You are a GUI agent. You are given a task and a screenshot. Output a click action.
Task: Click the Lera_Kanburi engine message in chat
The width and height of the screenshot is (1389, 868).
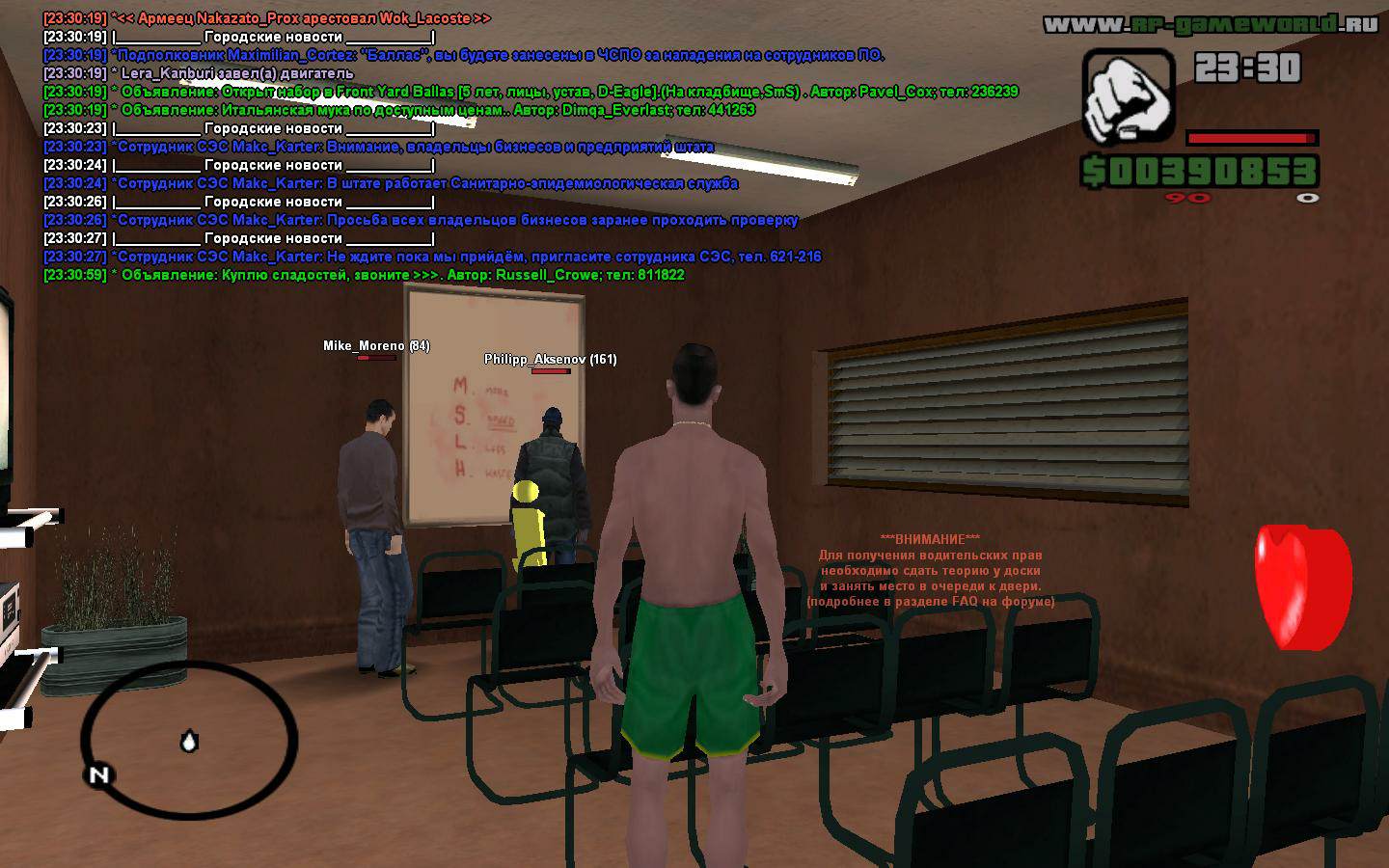[199, 73]
